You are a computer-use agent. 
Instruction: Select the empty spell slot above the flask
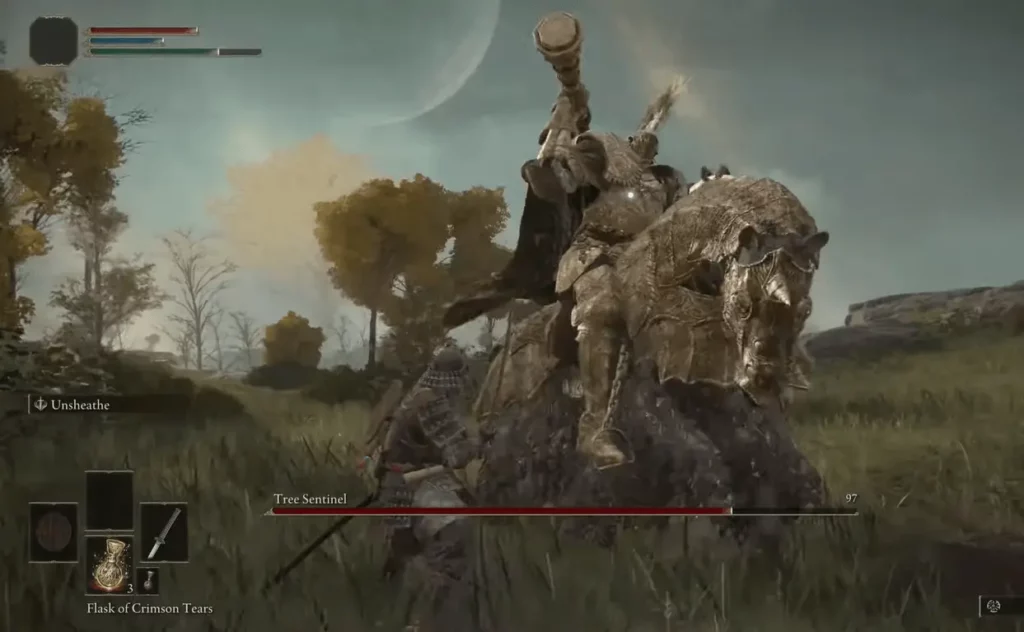pos(108,500)
